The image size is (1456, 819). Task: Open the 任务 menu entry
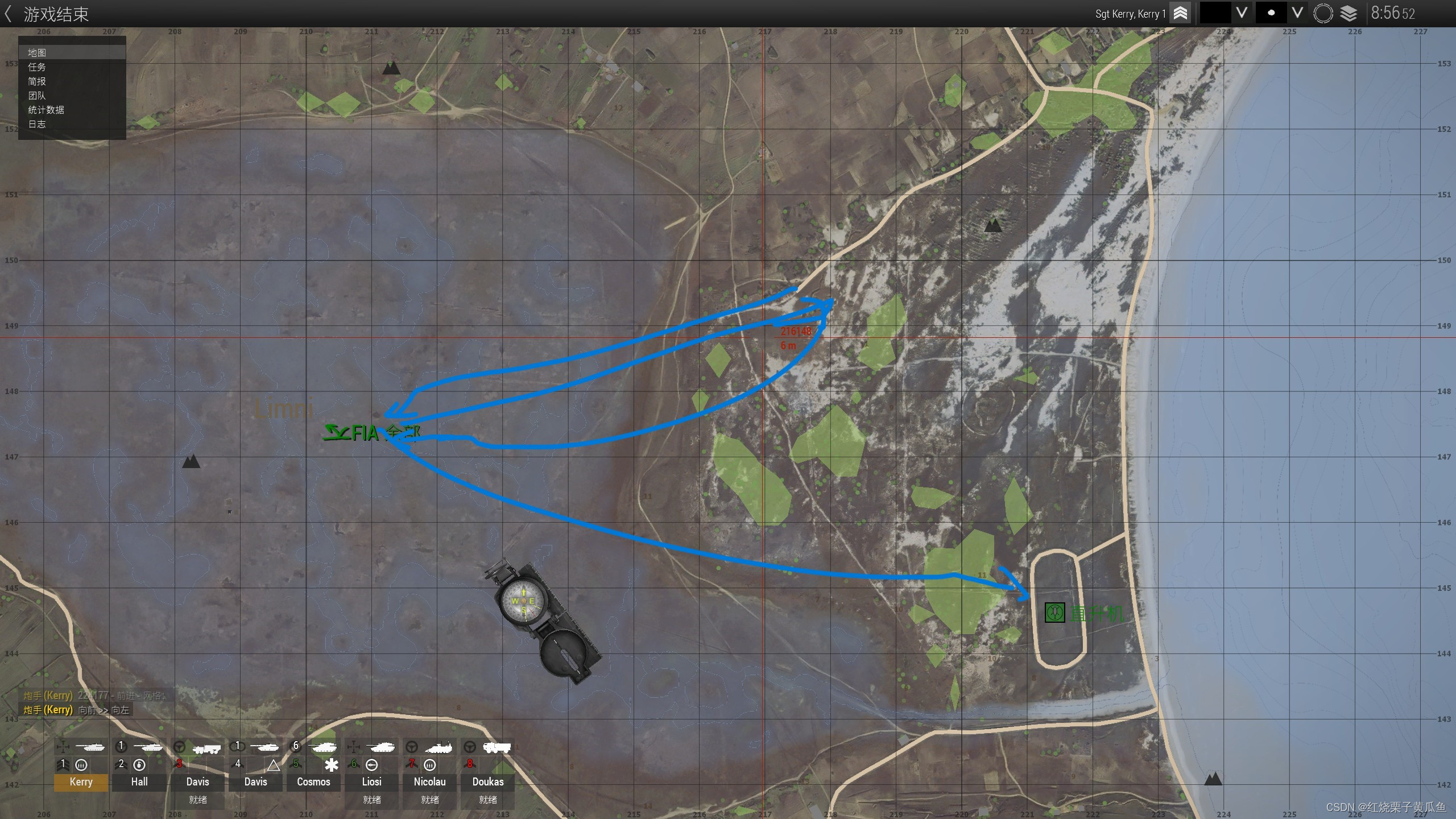38,67
